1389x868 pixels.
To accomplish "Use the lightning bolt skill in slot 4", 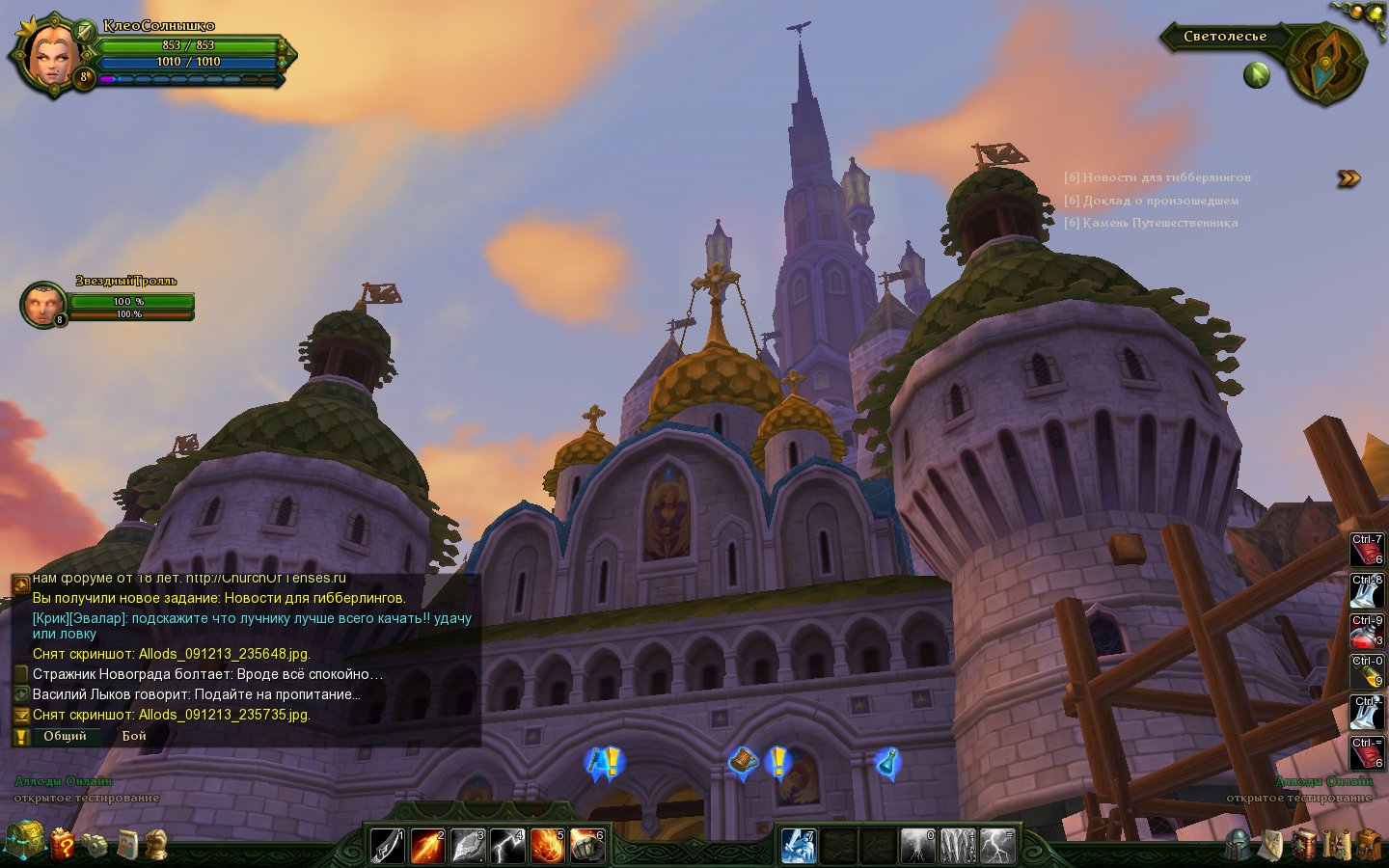I will coord(506,846).
